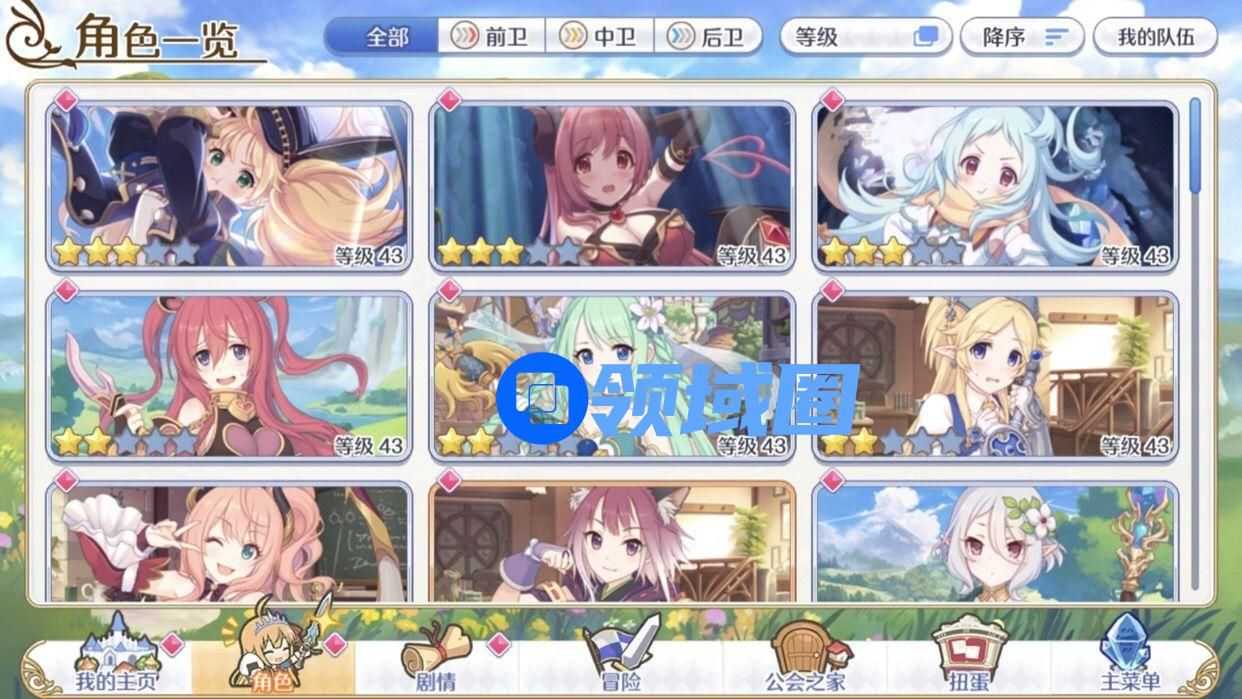The width and height of the screenshot is (1242, 699).
Task: Open the 主菜单 main menu
Action: pos(1128,662)
